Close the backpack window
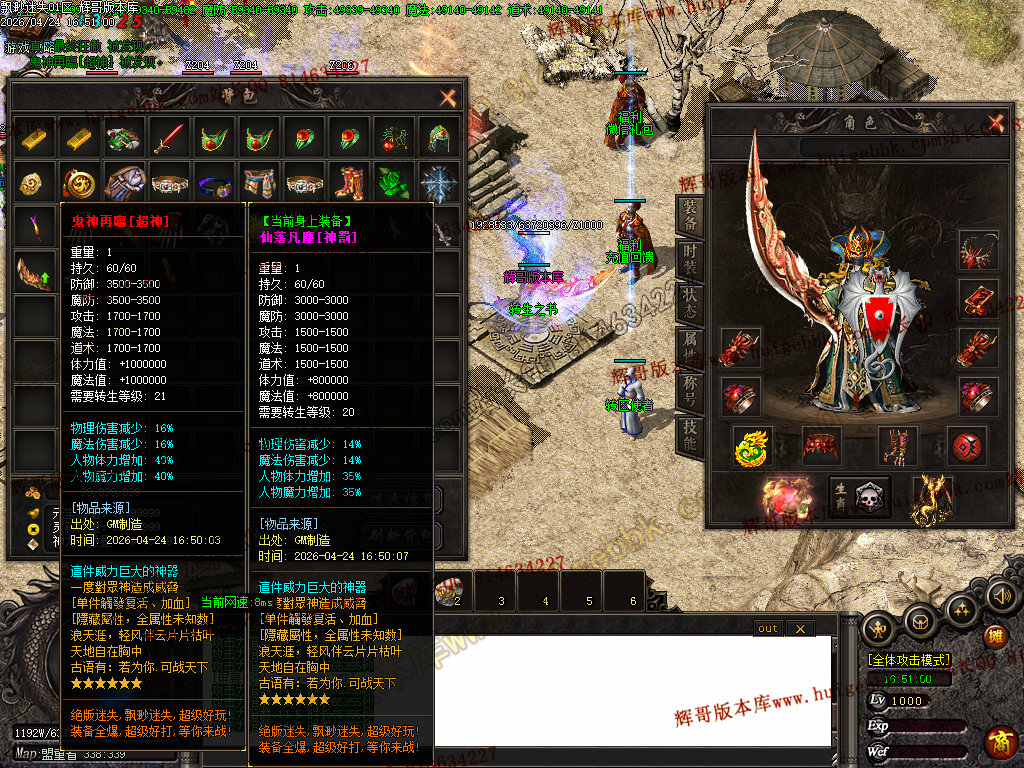Image resolution: width=1024 pixels, height=768 pixels. coord(448,98)
